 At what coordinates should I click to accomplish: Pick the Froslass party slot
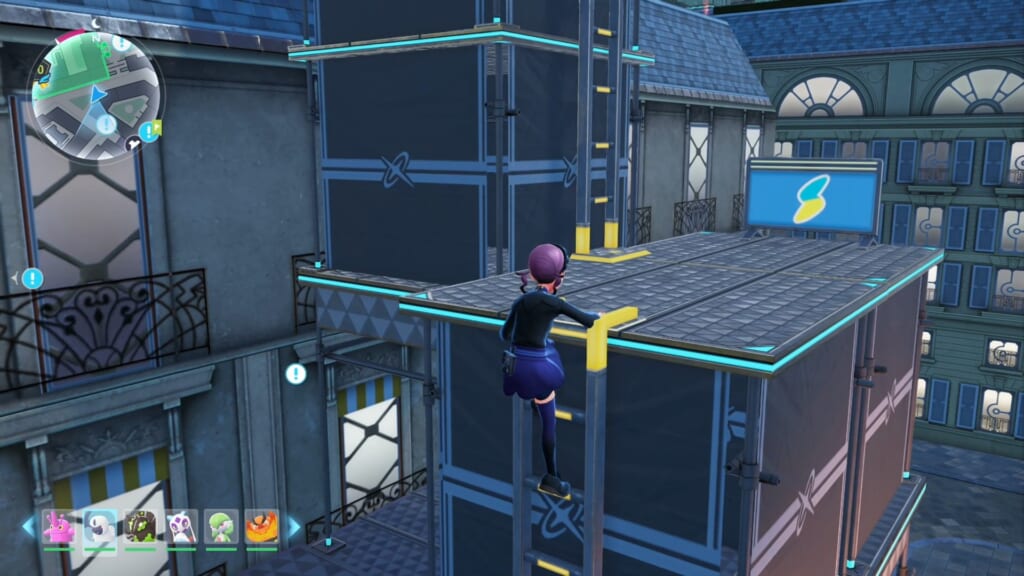(x=181, y=526)
